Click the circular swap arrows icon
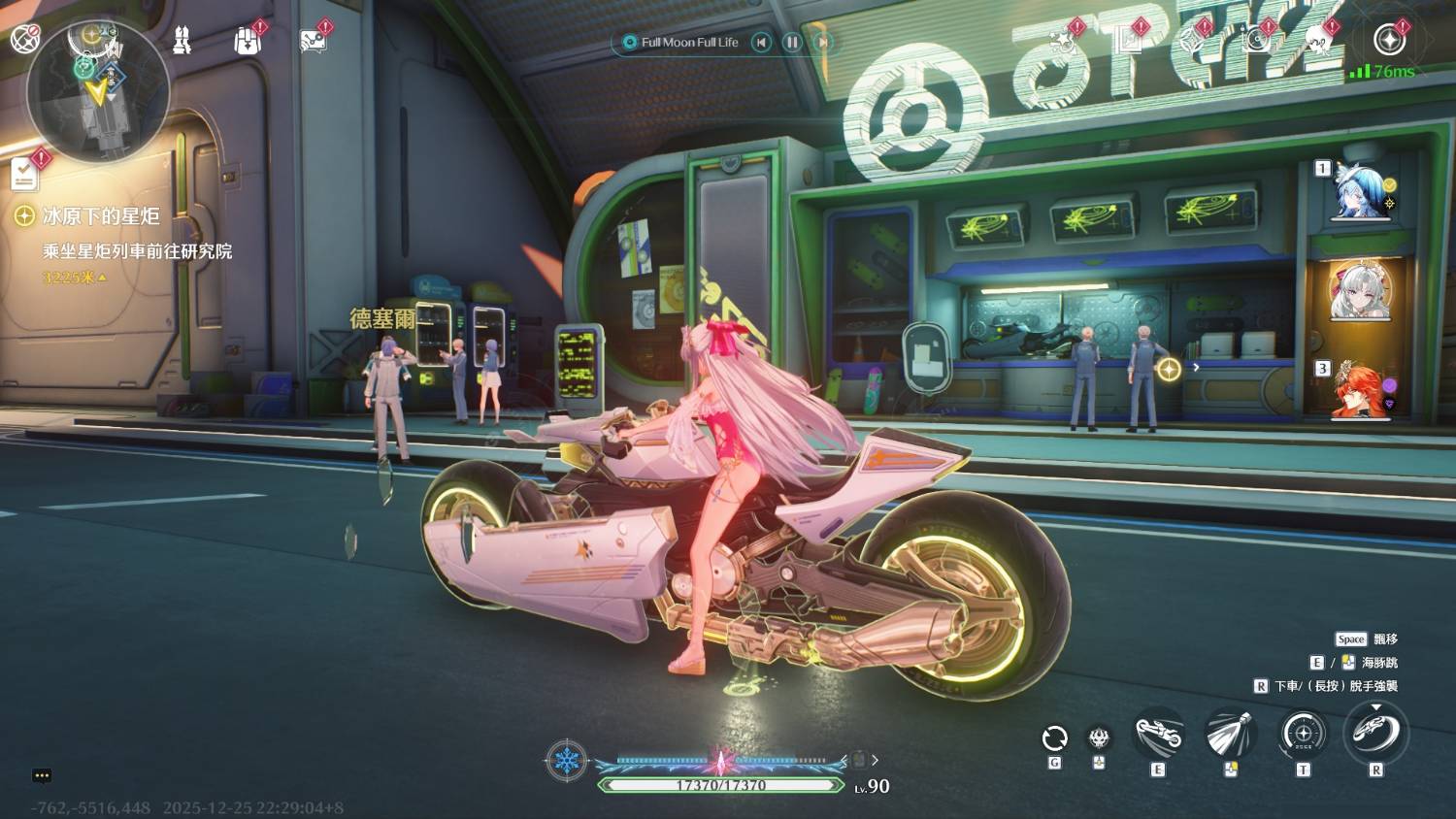This screenshot has height=819, width=1456. click(x=1054, y=738)
